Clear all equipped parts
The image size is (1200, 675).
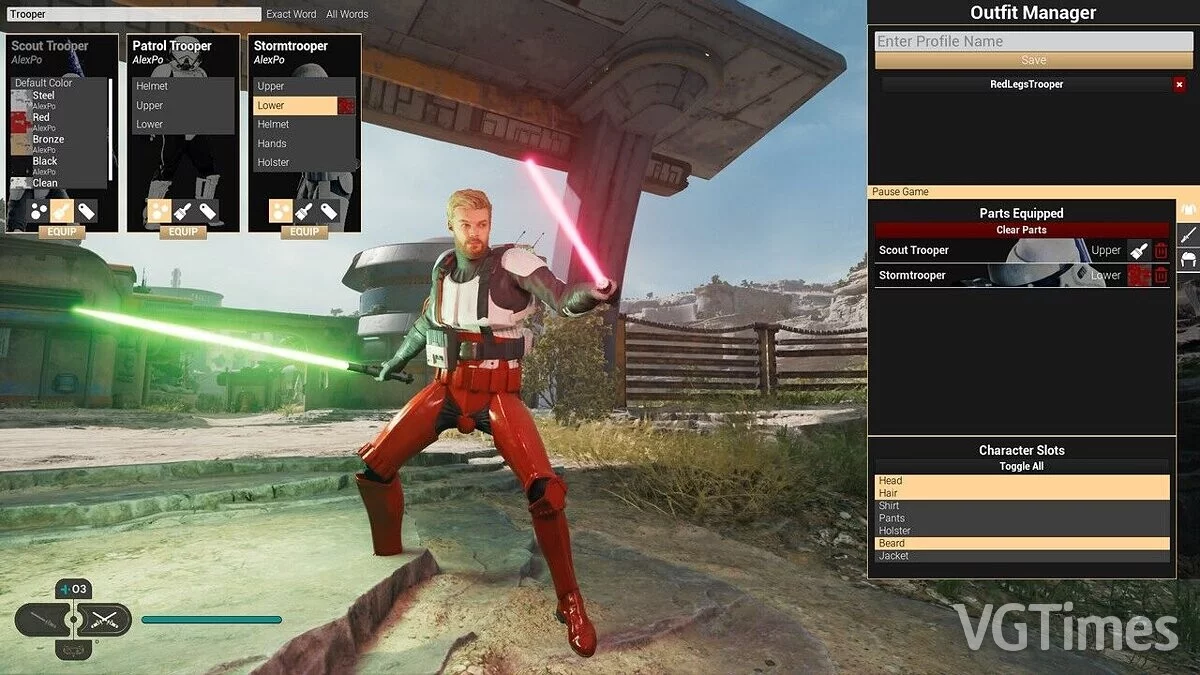[x=1021, y=230]
